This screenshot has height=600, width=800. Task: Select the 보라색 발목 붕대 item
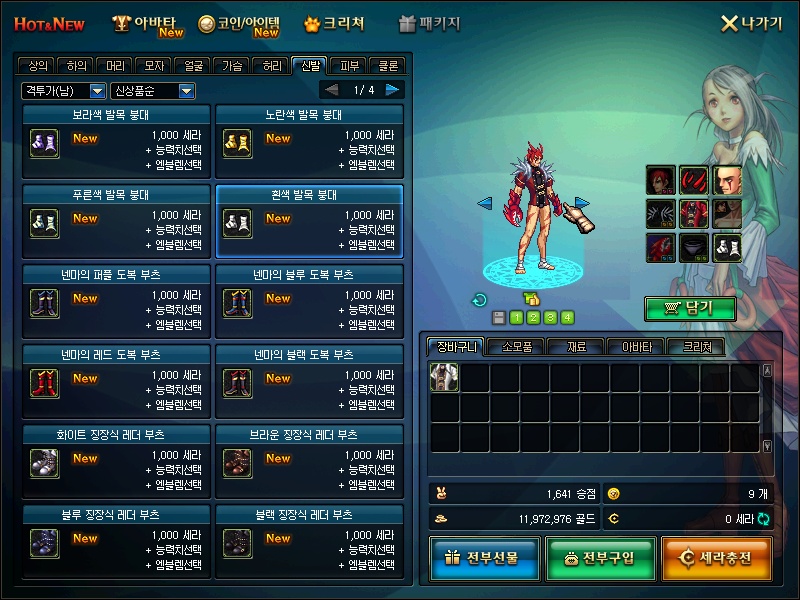point(116,140)
